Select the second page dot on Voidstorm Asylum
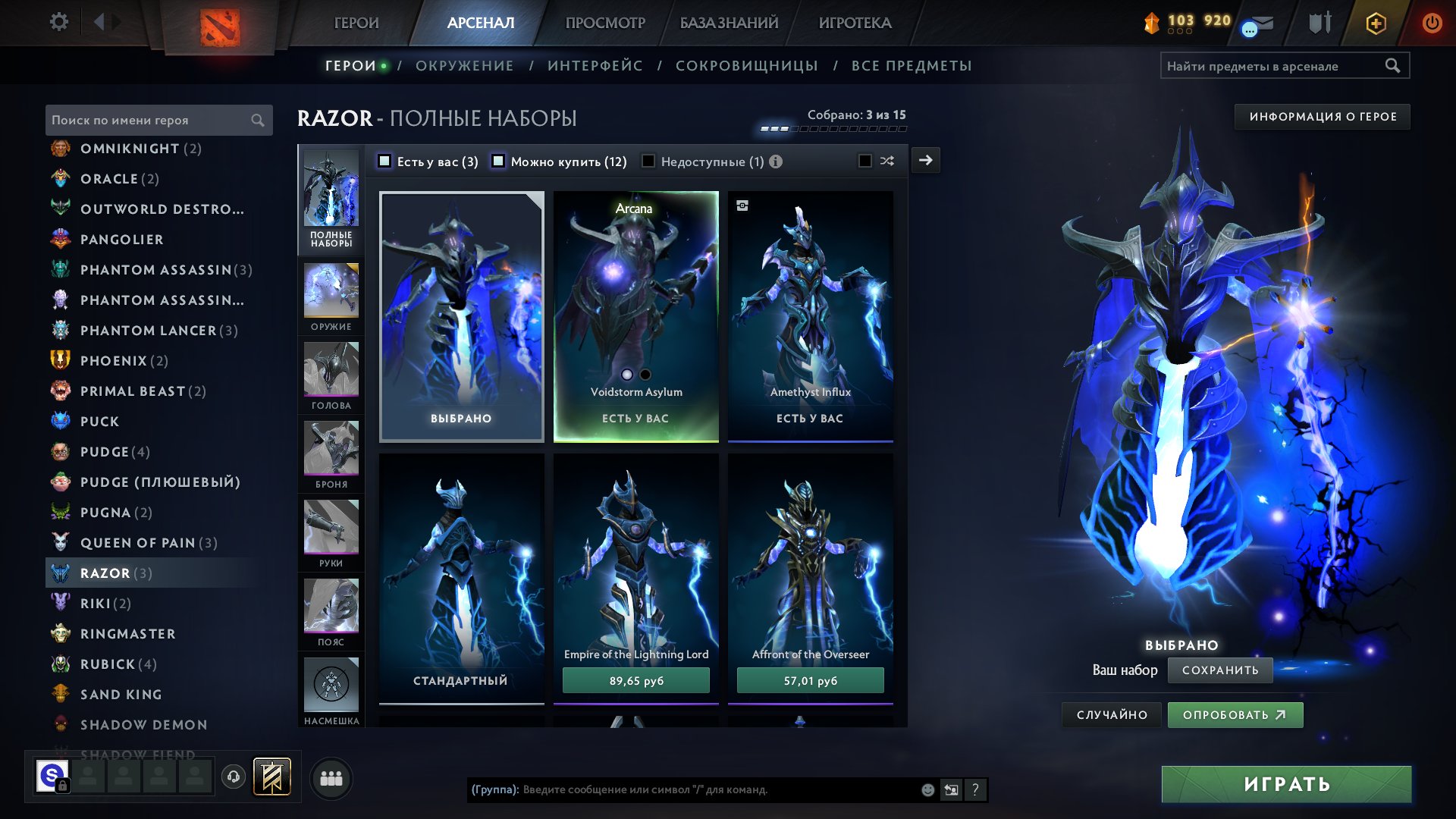The height and width of the screenshot is (819, 1456). pos(644,373)
